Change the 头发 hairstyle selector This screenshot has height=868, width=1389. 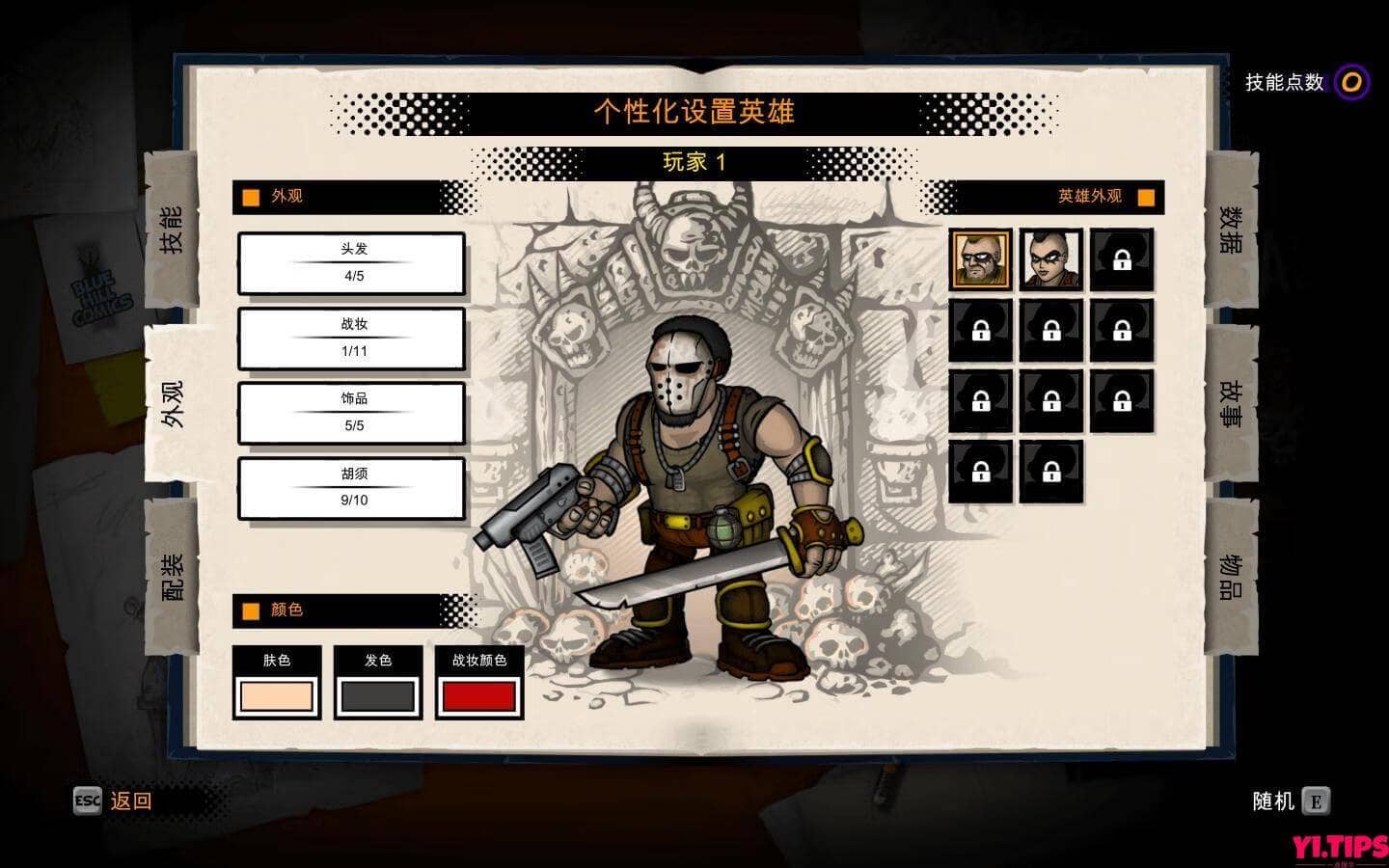[351, 264]
